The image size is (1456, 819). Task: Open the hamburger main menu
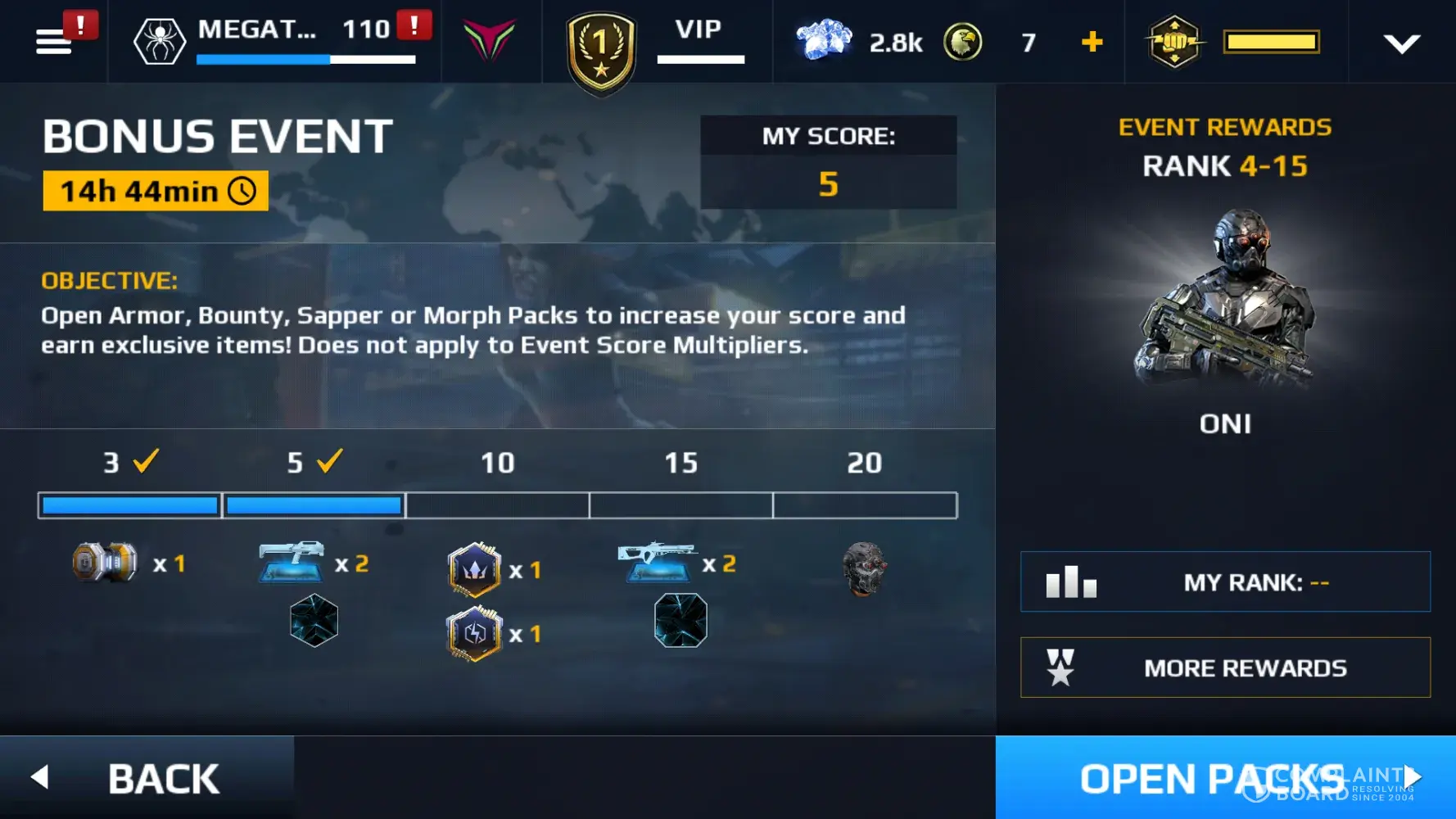pyautogui.click(x=54, y=41)
